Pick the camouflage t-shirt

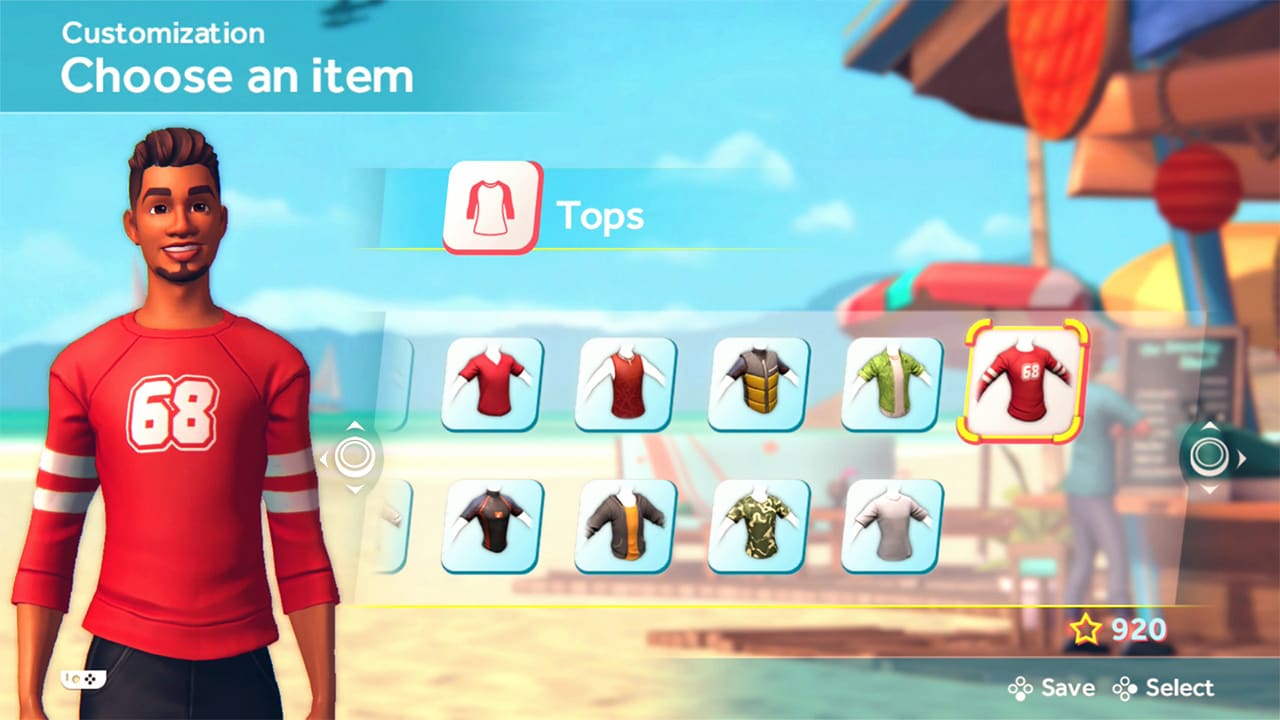click(x=757, y=525)
